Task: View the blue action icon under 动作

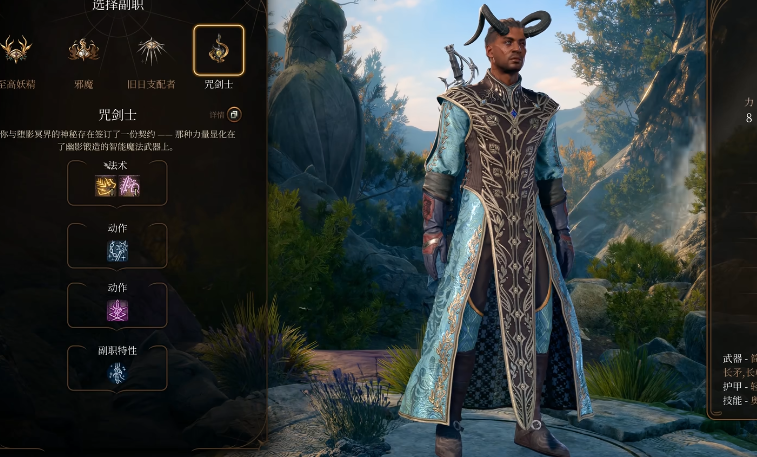Action: [x=117, y=250]
